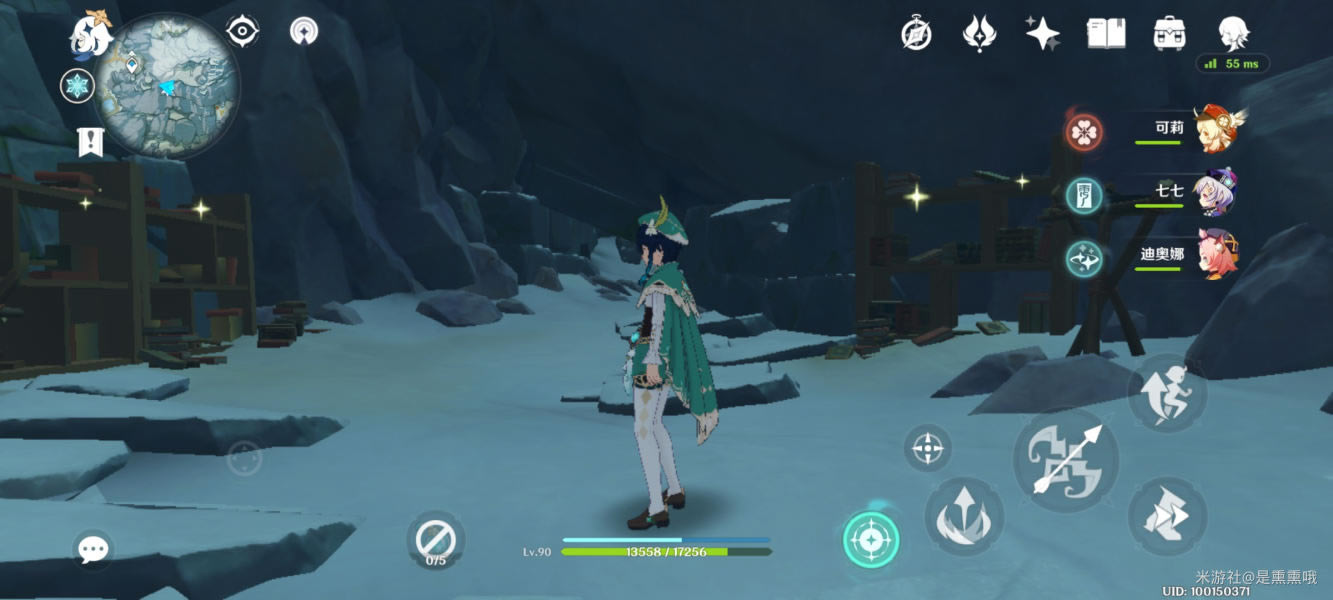
Task: Open the backpack inventory
Action: click(x=1168, y=34)
